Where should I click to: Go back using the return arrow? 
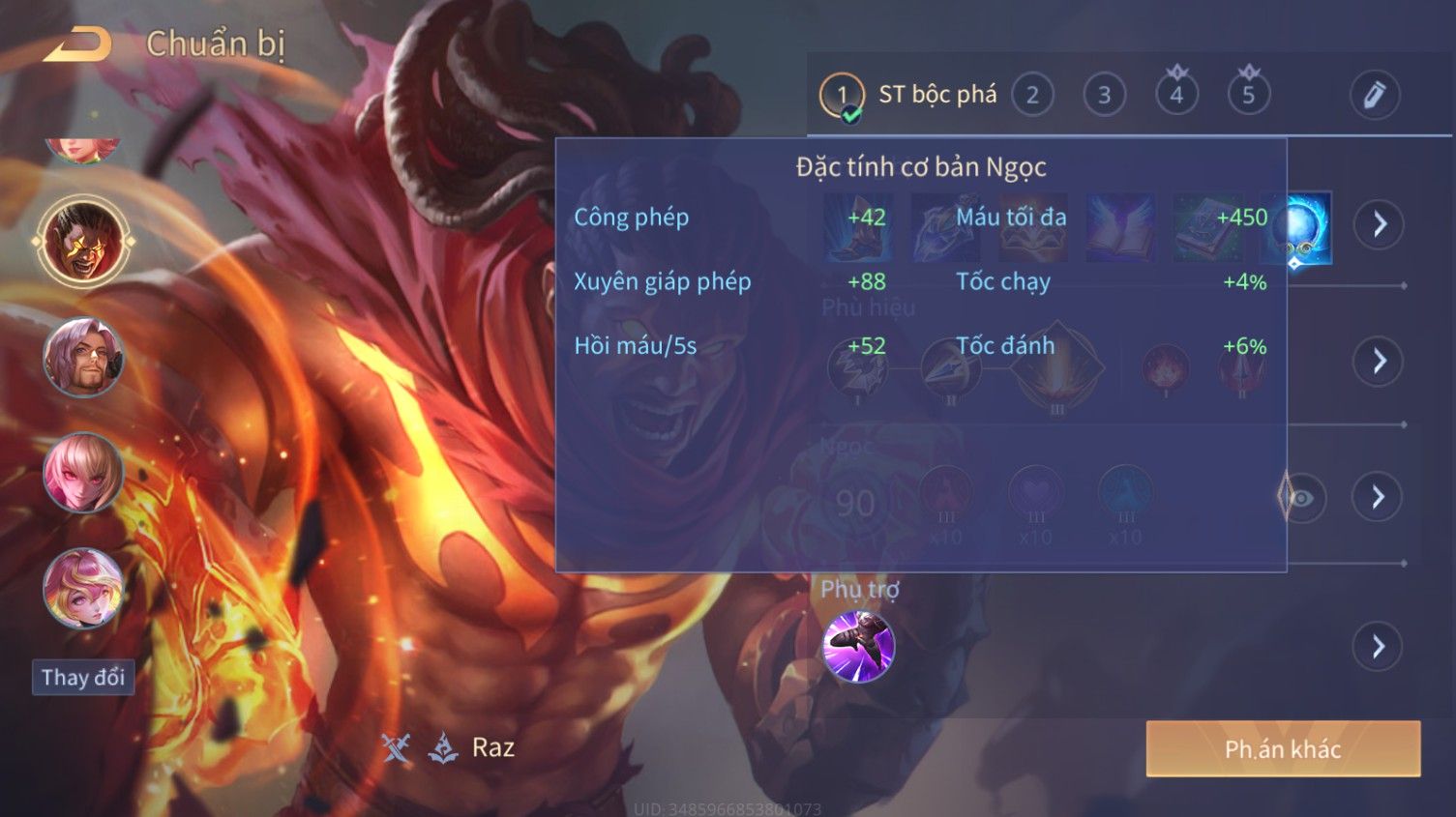(x=77, y=44)
